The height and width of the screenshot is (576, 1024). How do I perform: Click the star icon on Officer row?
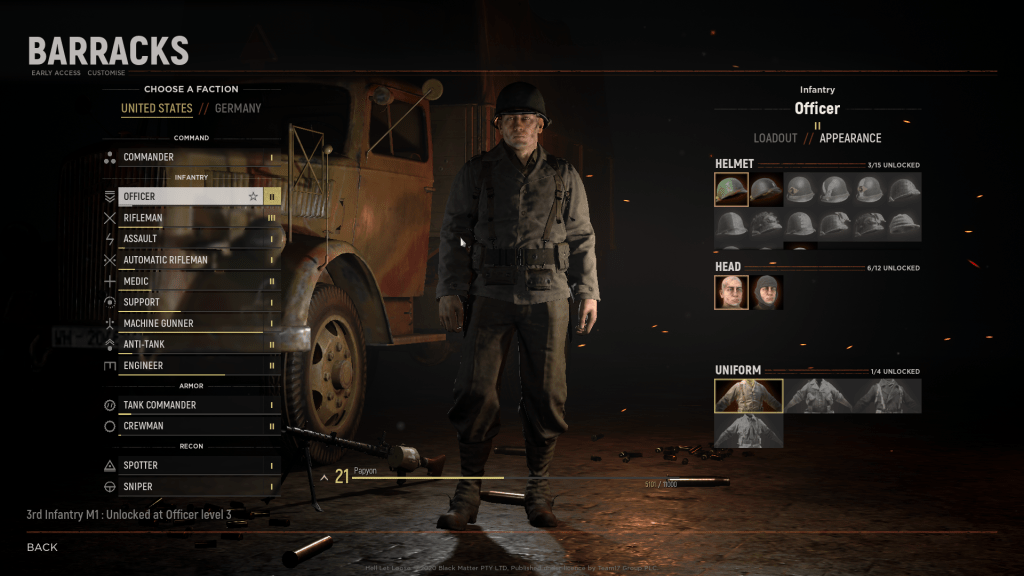pos(253,197)
